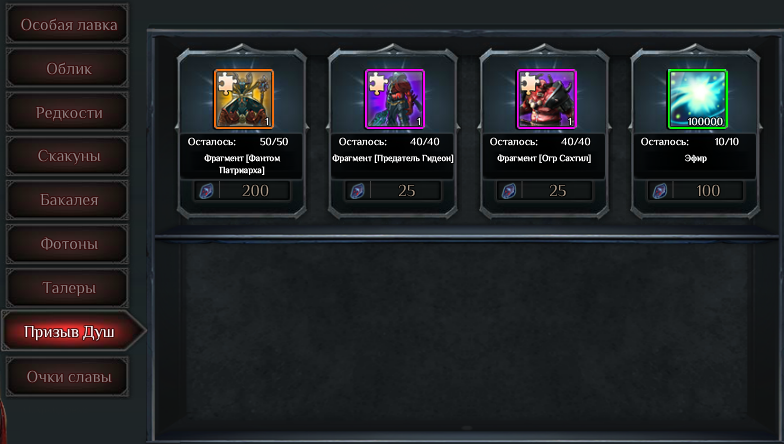Screen dimensions: 784x444
Task: Select the Эфир item icon
Action: tap(697, 99)
